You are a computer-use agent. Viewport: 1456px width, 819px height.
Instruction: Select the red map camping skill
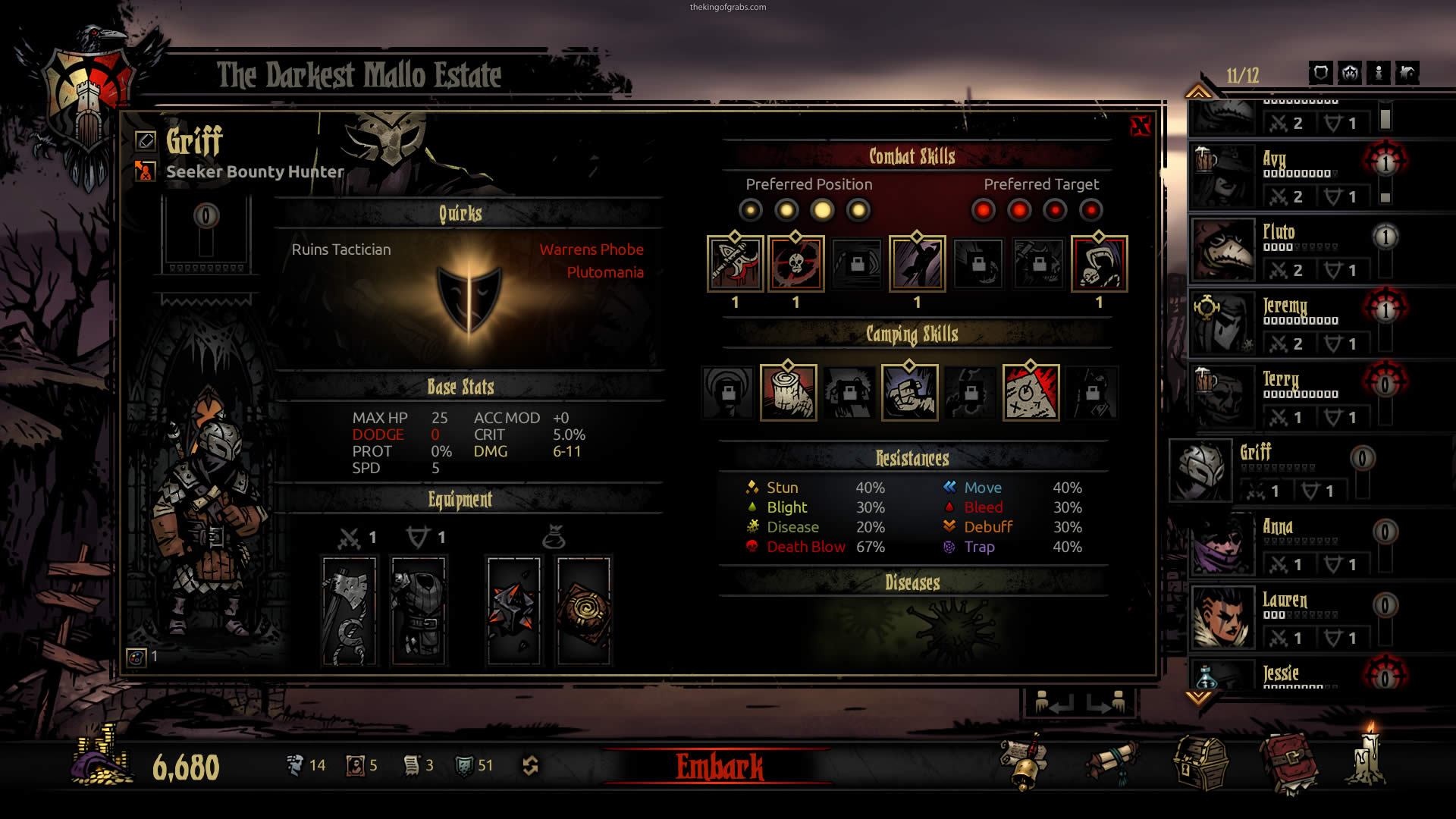[x=1031, y=393]
